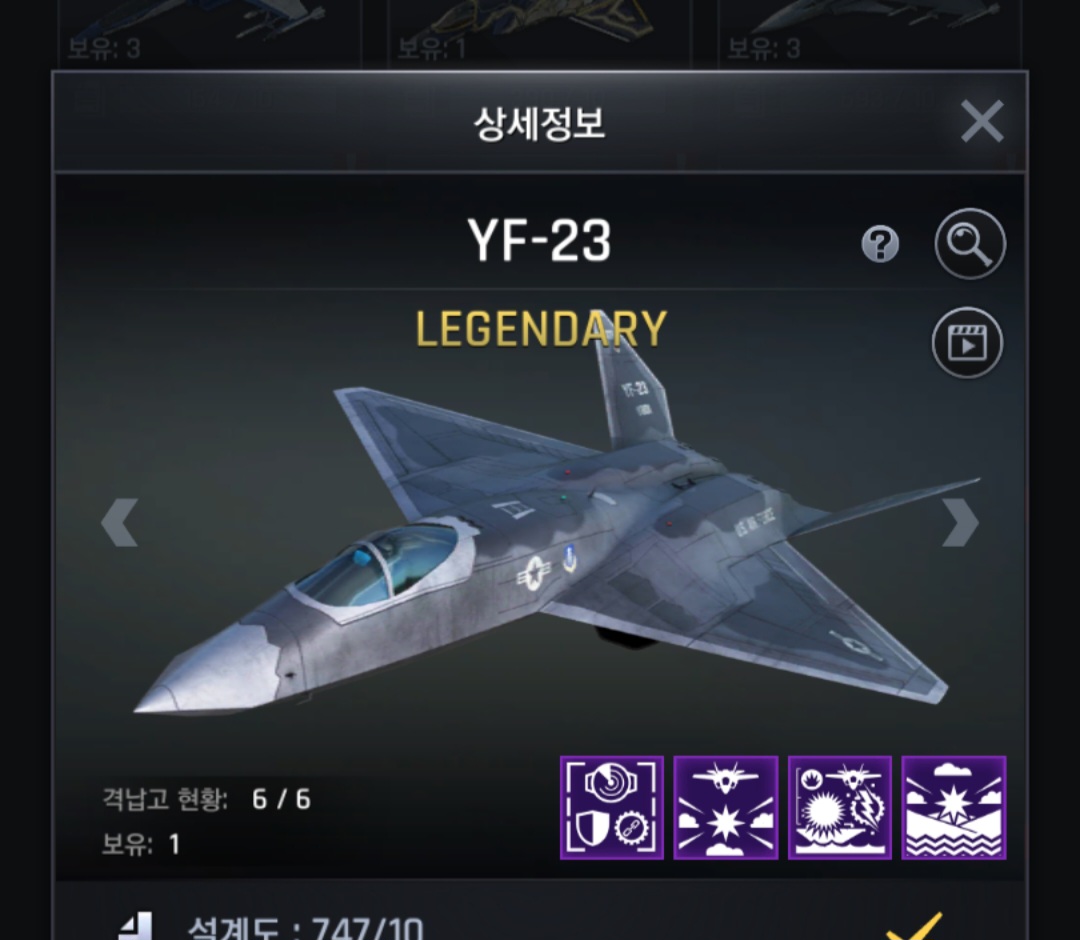Zoom in with the magnifying glass button

[969, 243]
